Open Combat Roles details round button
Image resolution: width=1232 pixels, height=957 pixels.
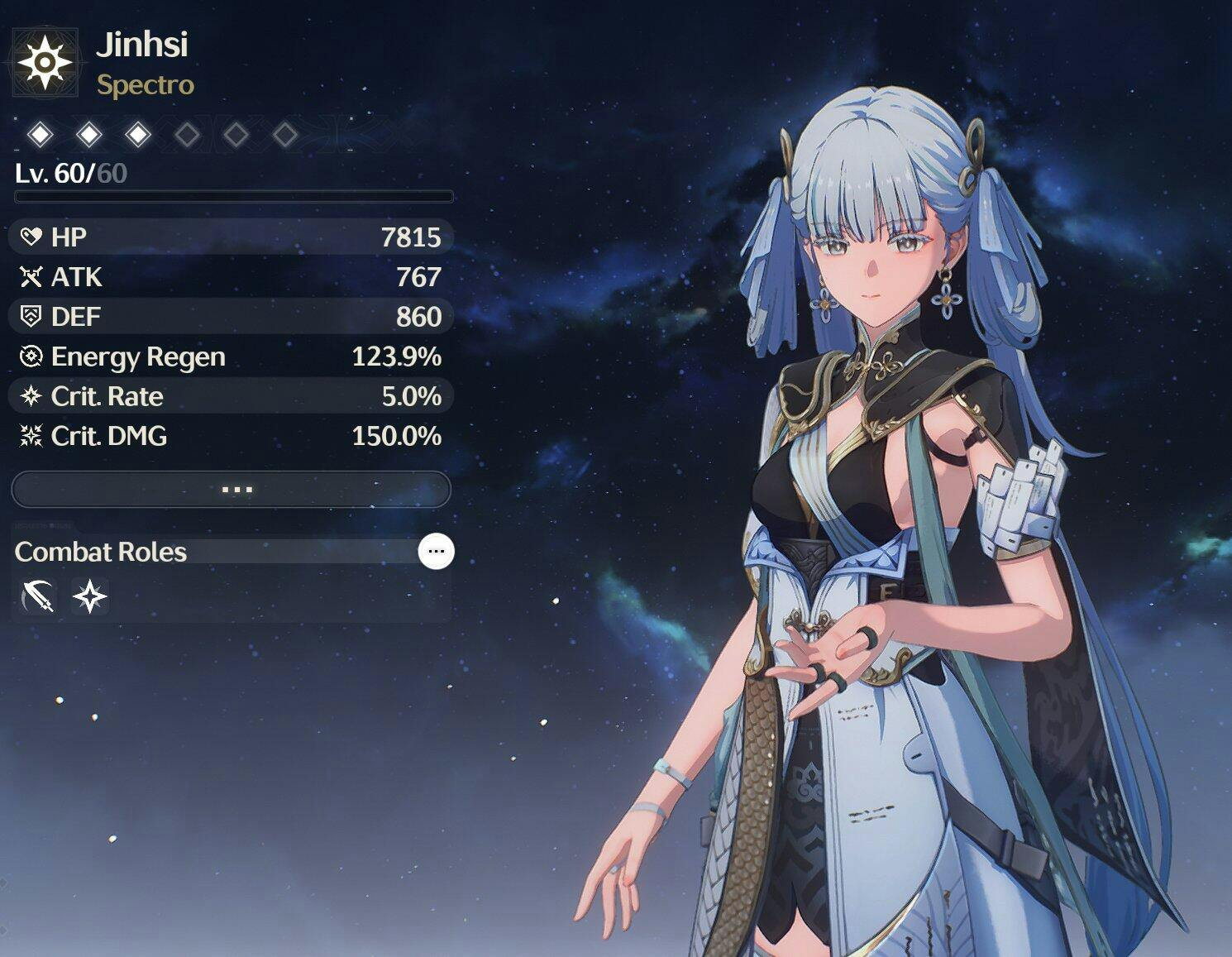[x=436, y=551]
